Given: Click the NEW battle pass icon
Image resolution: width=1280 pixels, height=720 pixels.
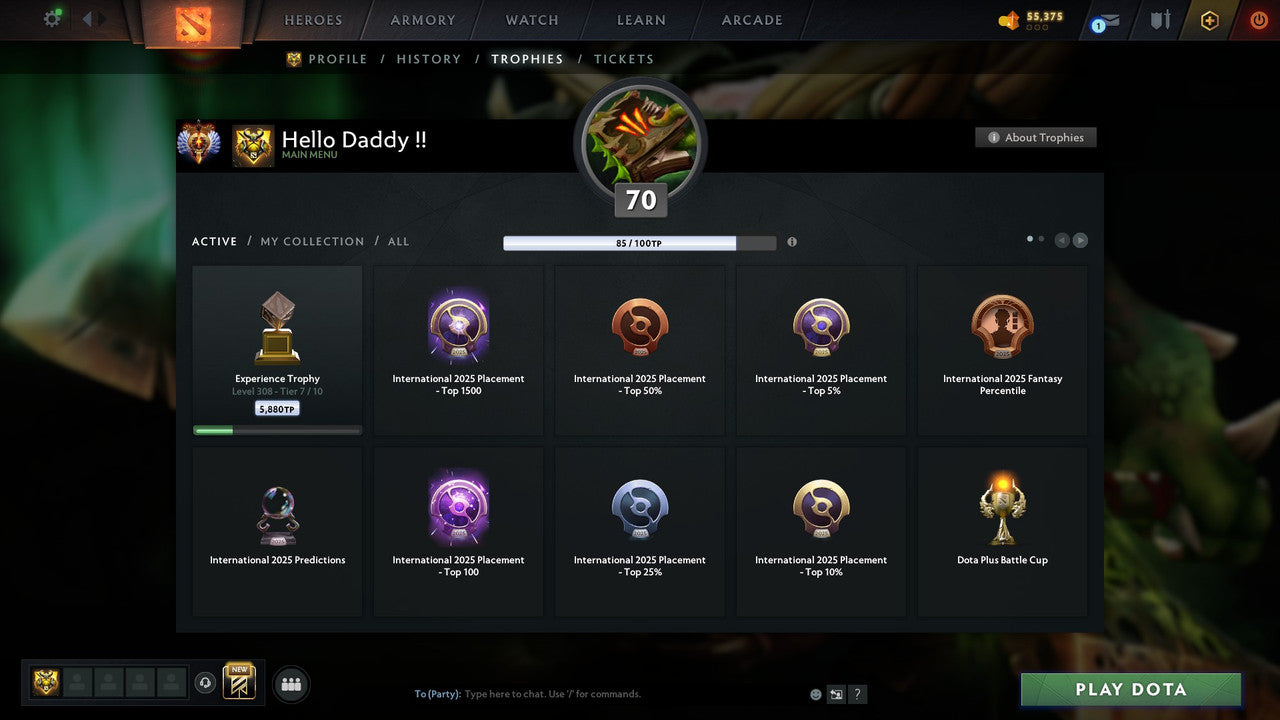Looking at the screenshot, I should [x=238, y=682].
